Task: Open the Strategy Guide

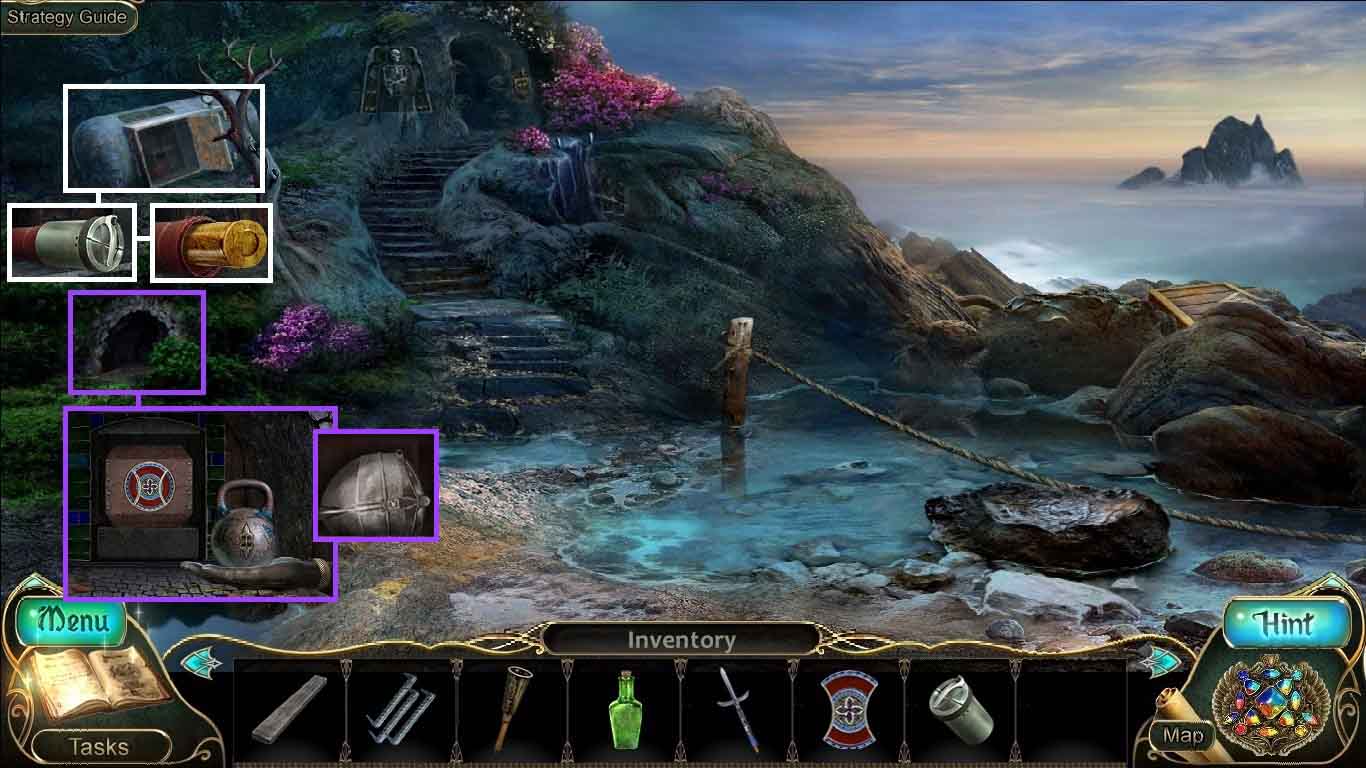Action: tap(67, 17)
